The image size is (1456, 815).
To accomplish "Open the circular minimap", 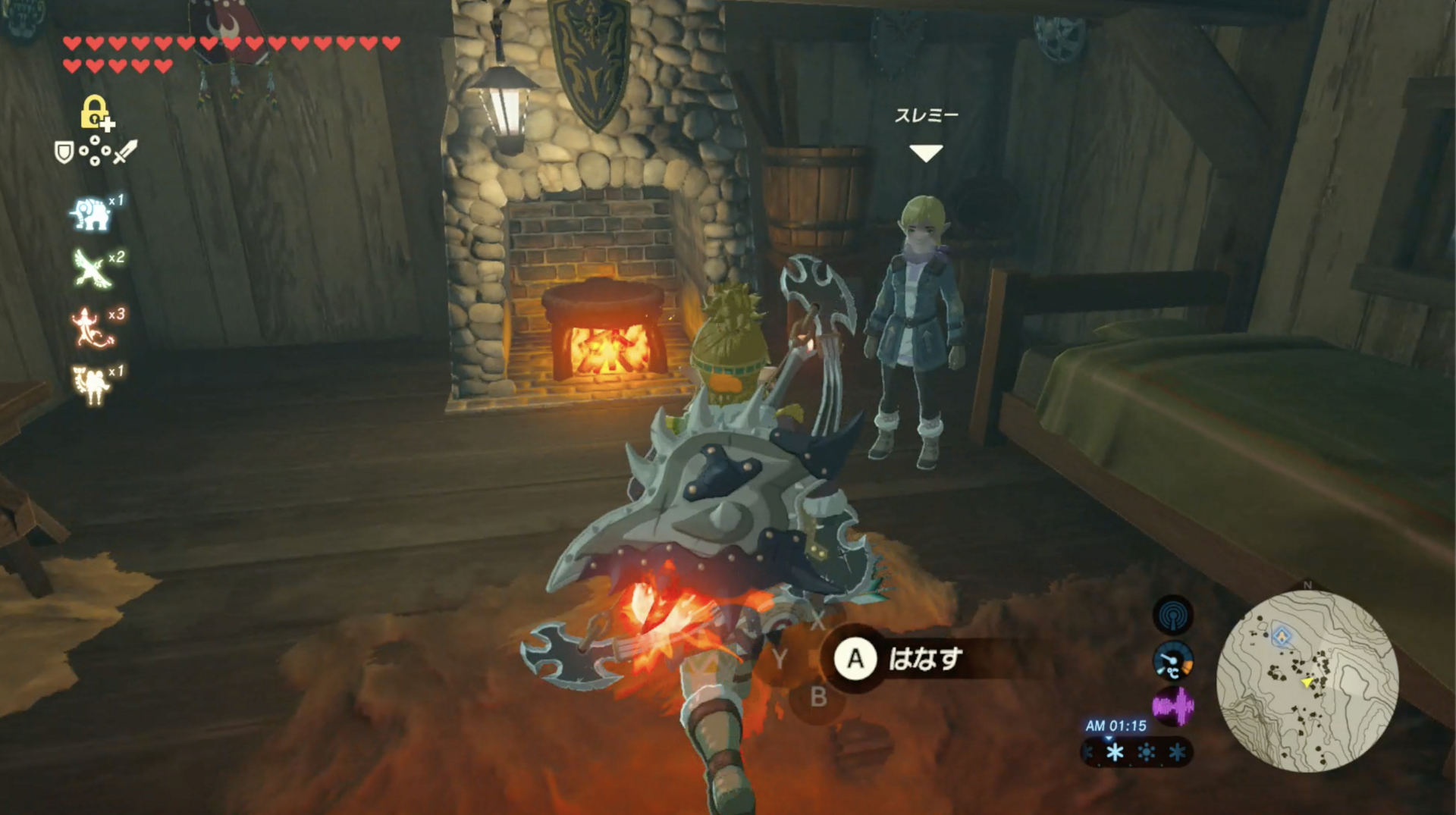I will pyautogui.click(x=1307, y=681).
